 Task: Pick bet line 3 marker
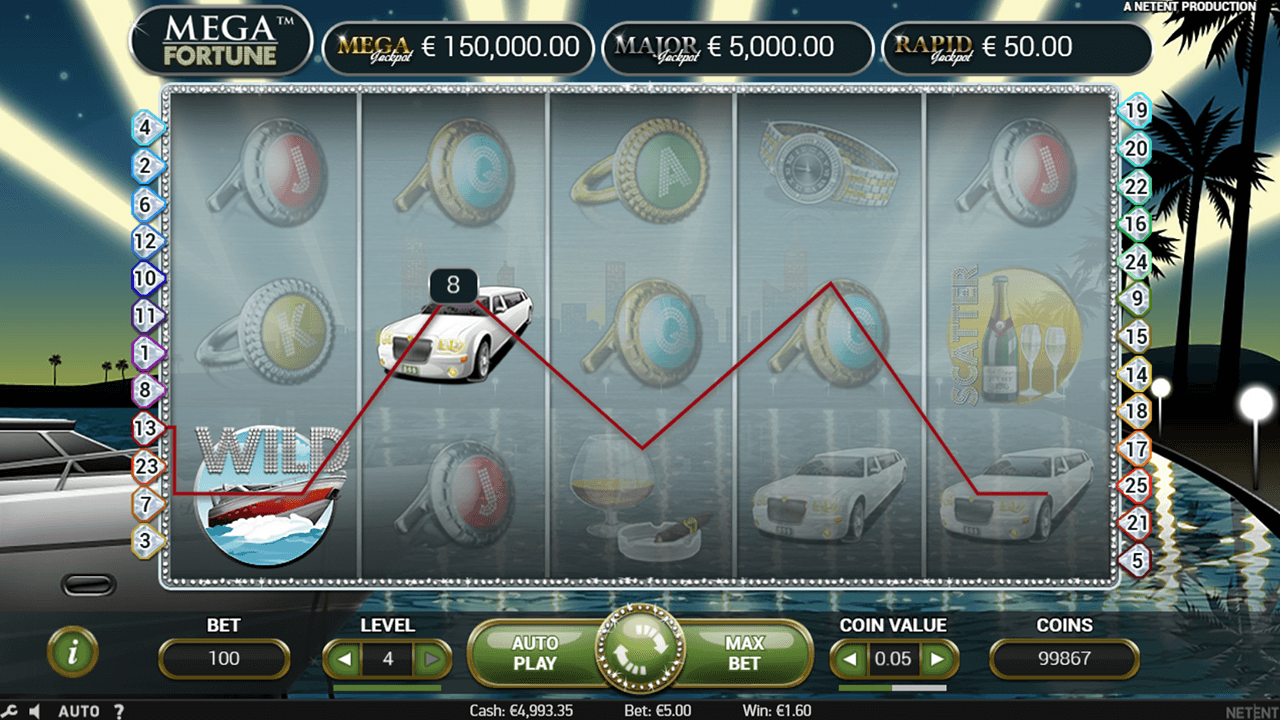point(146,541)
